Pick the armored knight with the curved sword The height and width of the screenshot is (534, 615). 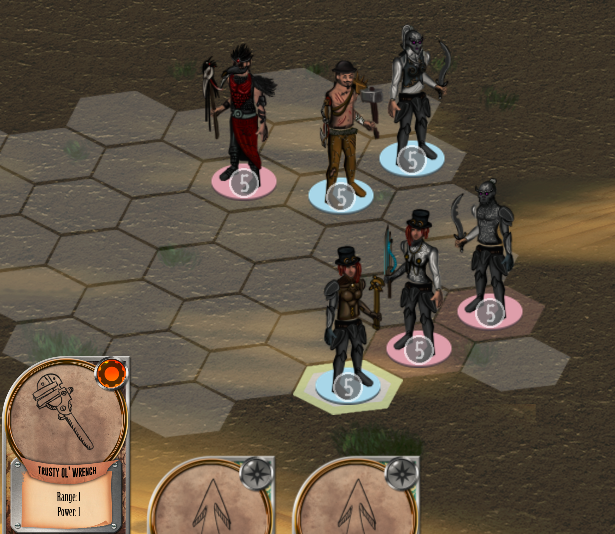(489, 248)
